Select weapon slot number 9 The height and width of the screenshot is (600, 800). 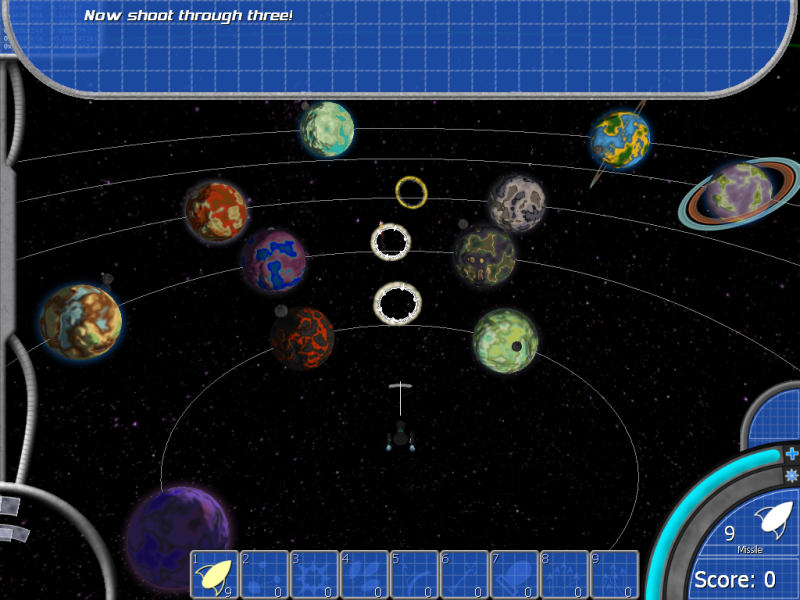[614, 575]
